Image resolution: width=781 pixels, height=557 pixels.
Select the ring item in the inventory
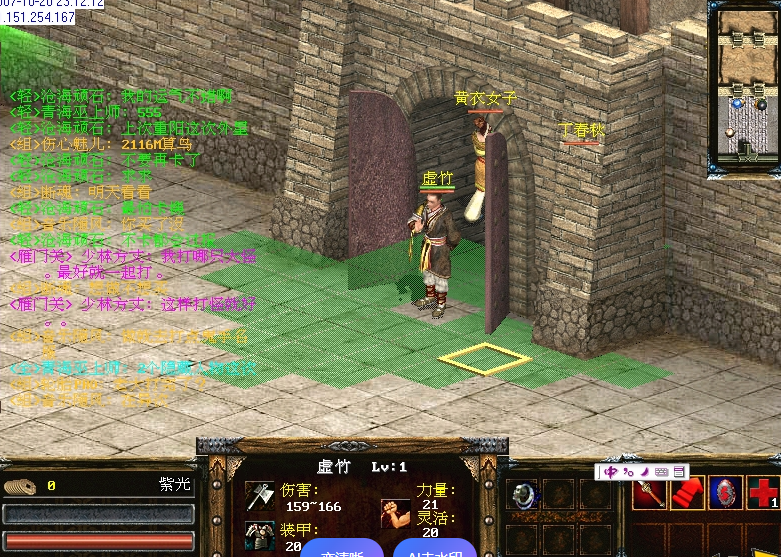pos(523,494)
